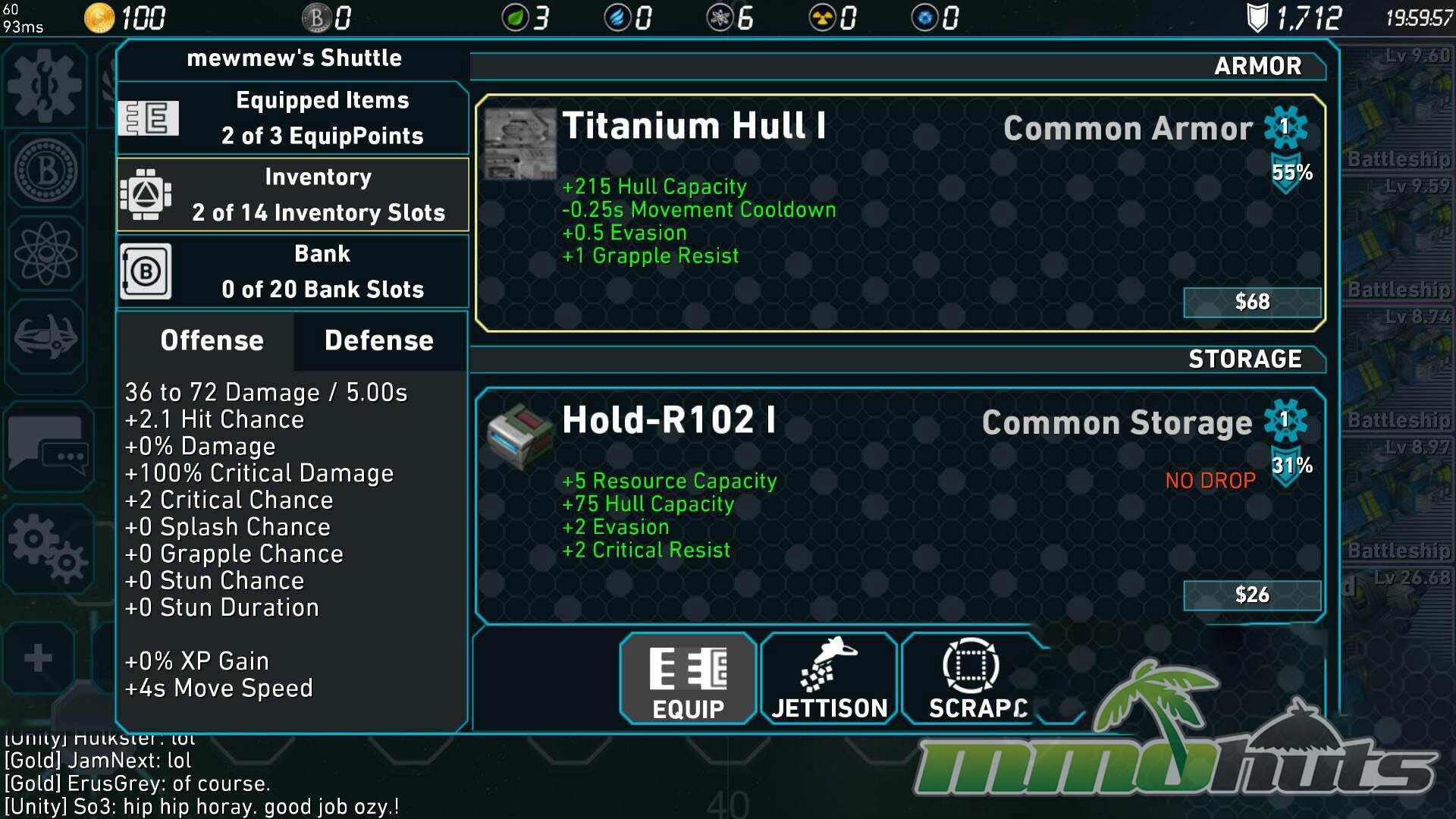Open the atom icon in sidebar
1456x819 pixels.
(x=45, y=253)
